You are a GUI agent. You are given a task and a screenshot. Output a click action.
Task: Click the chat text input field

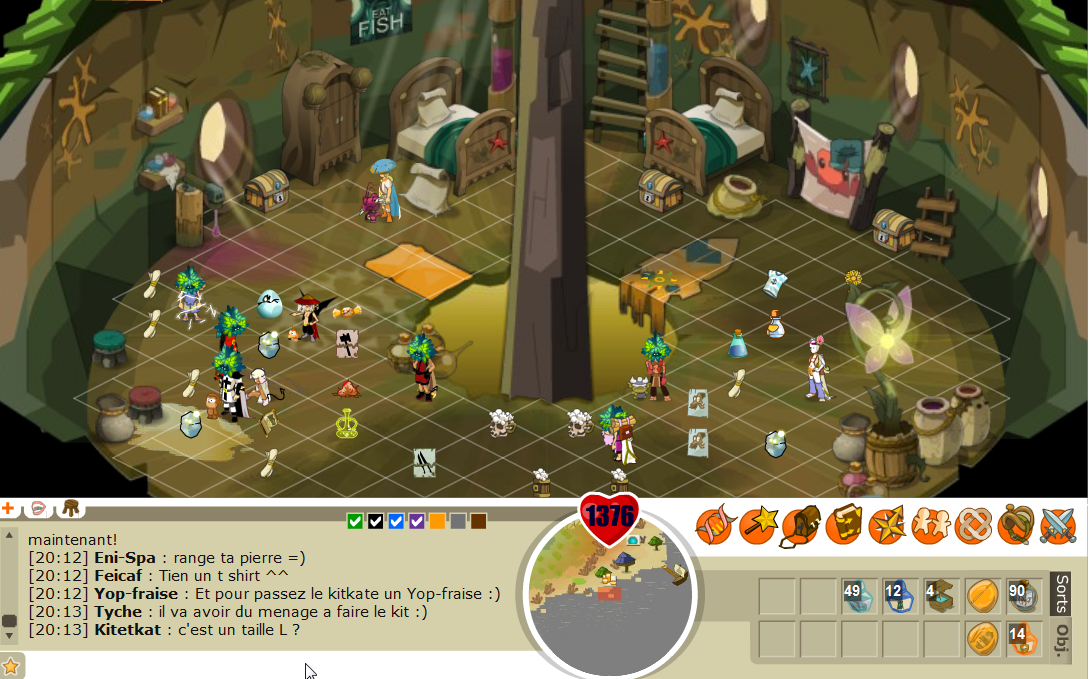(270, 665)
